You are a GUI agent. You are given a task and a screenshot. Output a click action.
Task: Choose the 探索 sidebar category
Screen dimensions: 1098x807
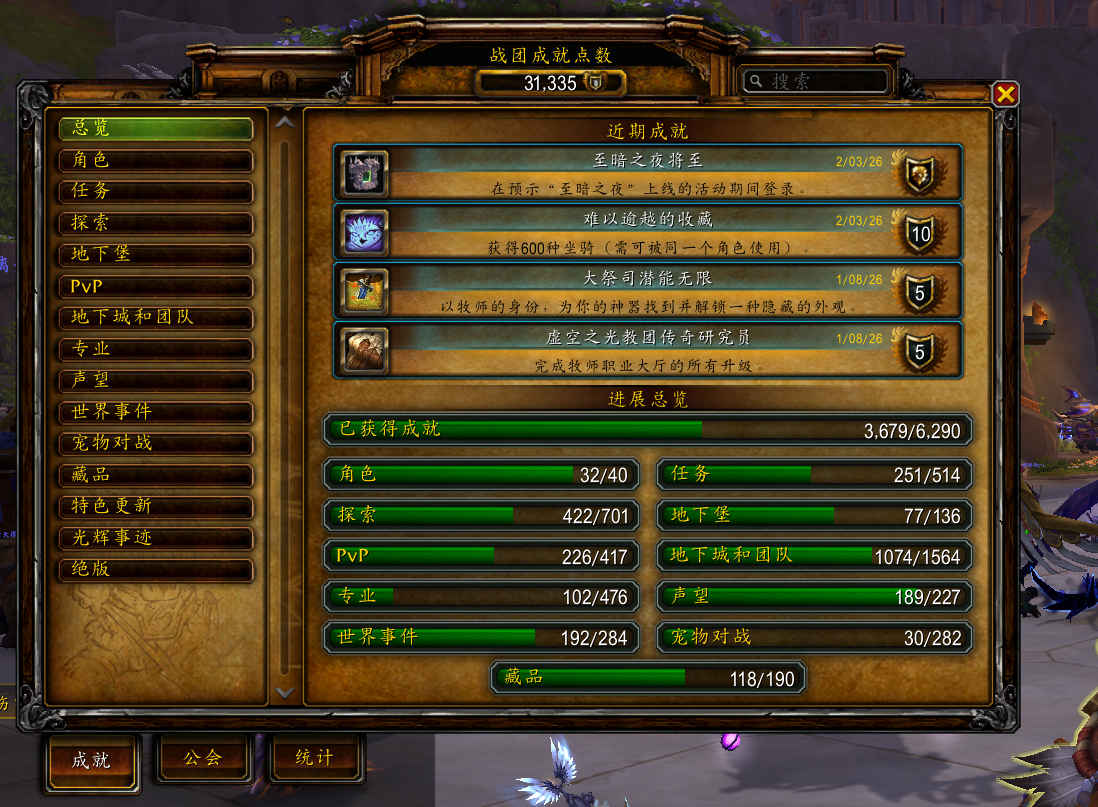[x=155, y=223]
